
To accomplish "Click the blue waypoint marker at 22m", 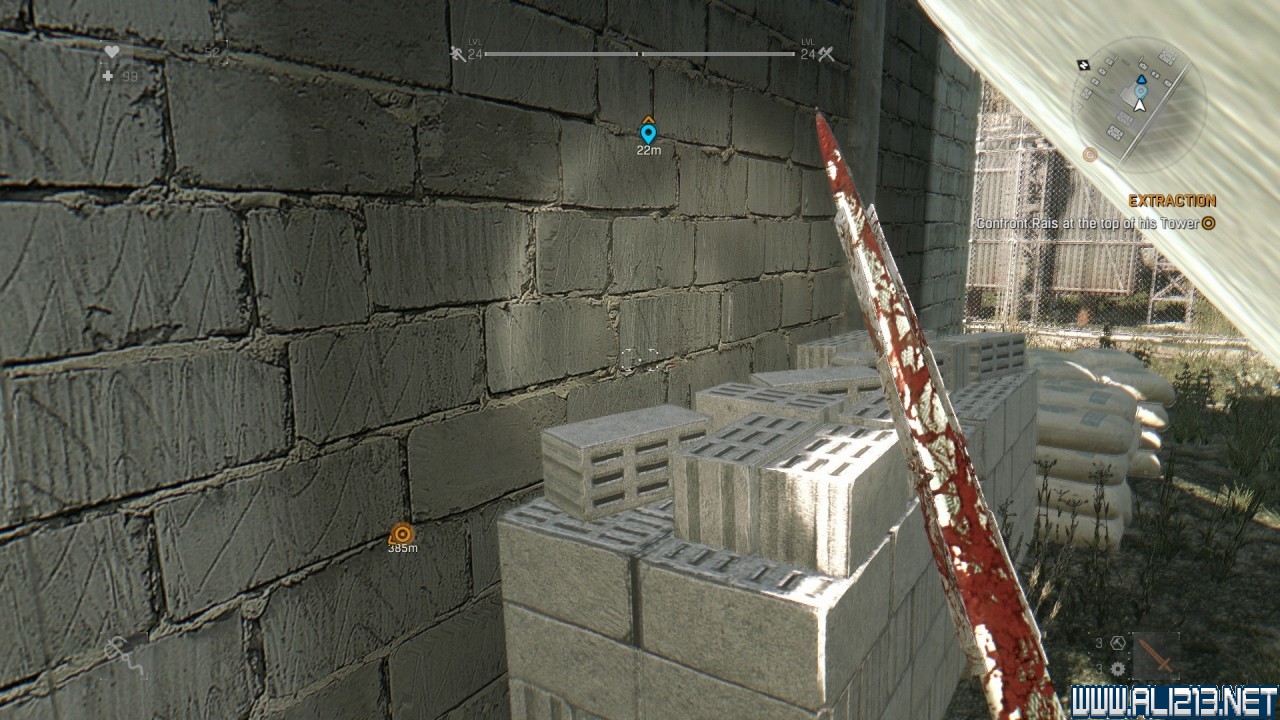I will [648, 133].
